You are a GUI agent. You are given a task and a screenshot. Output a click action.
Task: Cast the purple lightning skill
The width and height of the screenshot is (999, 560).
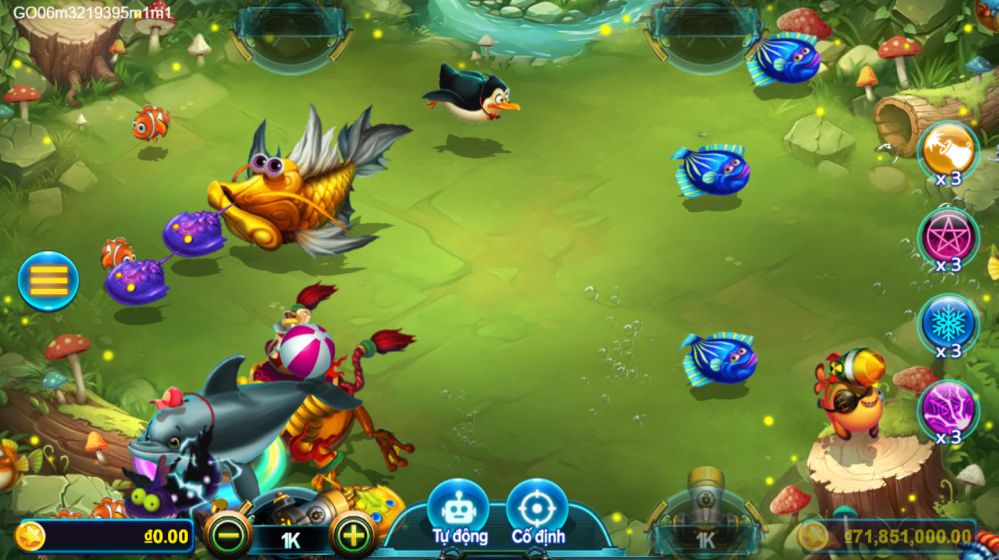(947, 408)
